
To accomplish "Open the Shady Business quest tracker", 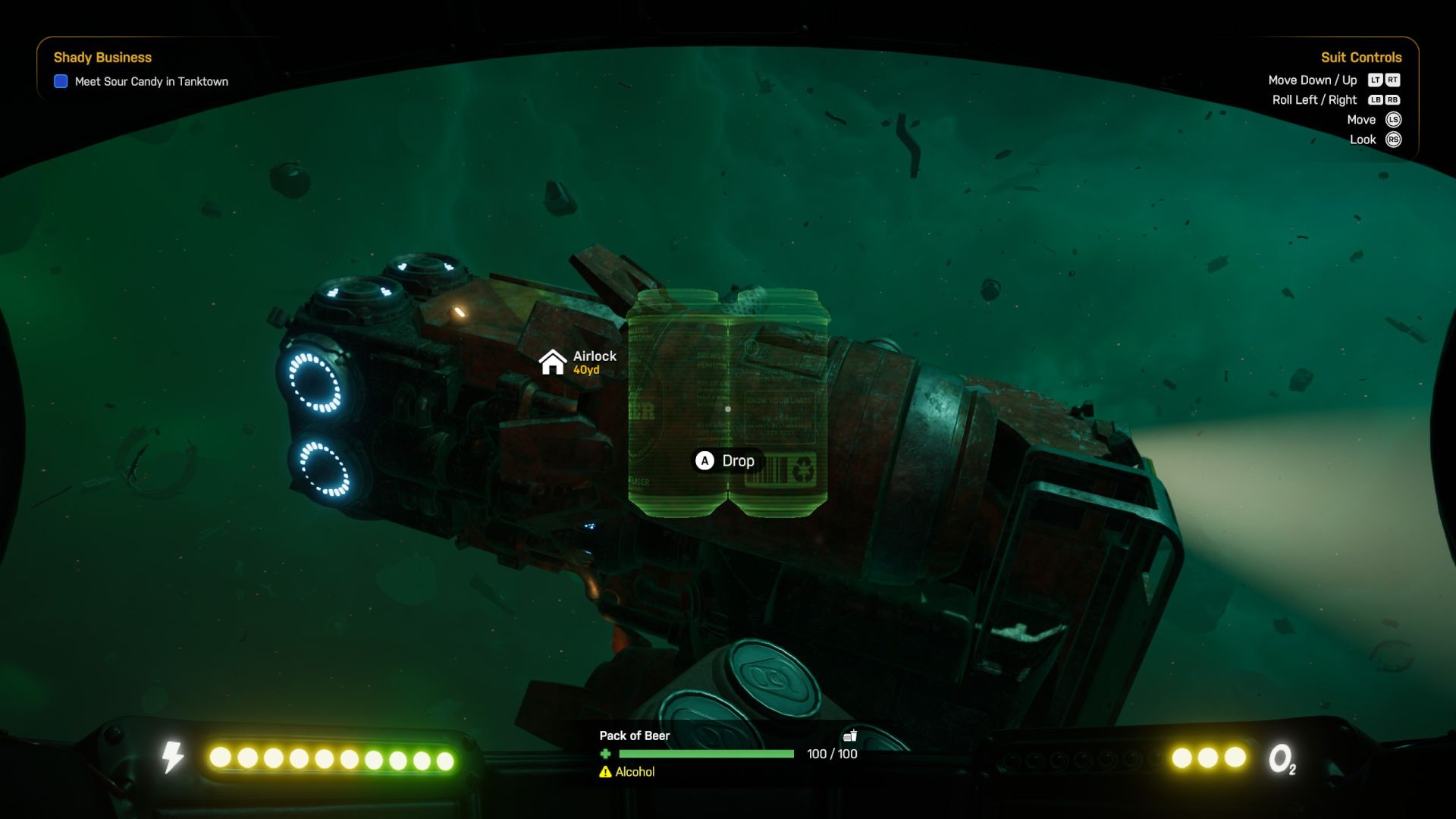I will (x=102, y=58).
